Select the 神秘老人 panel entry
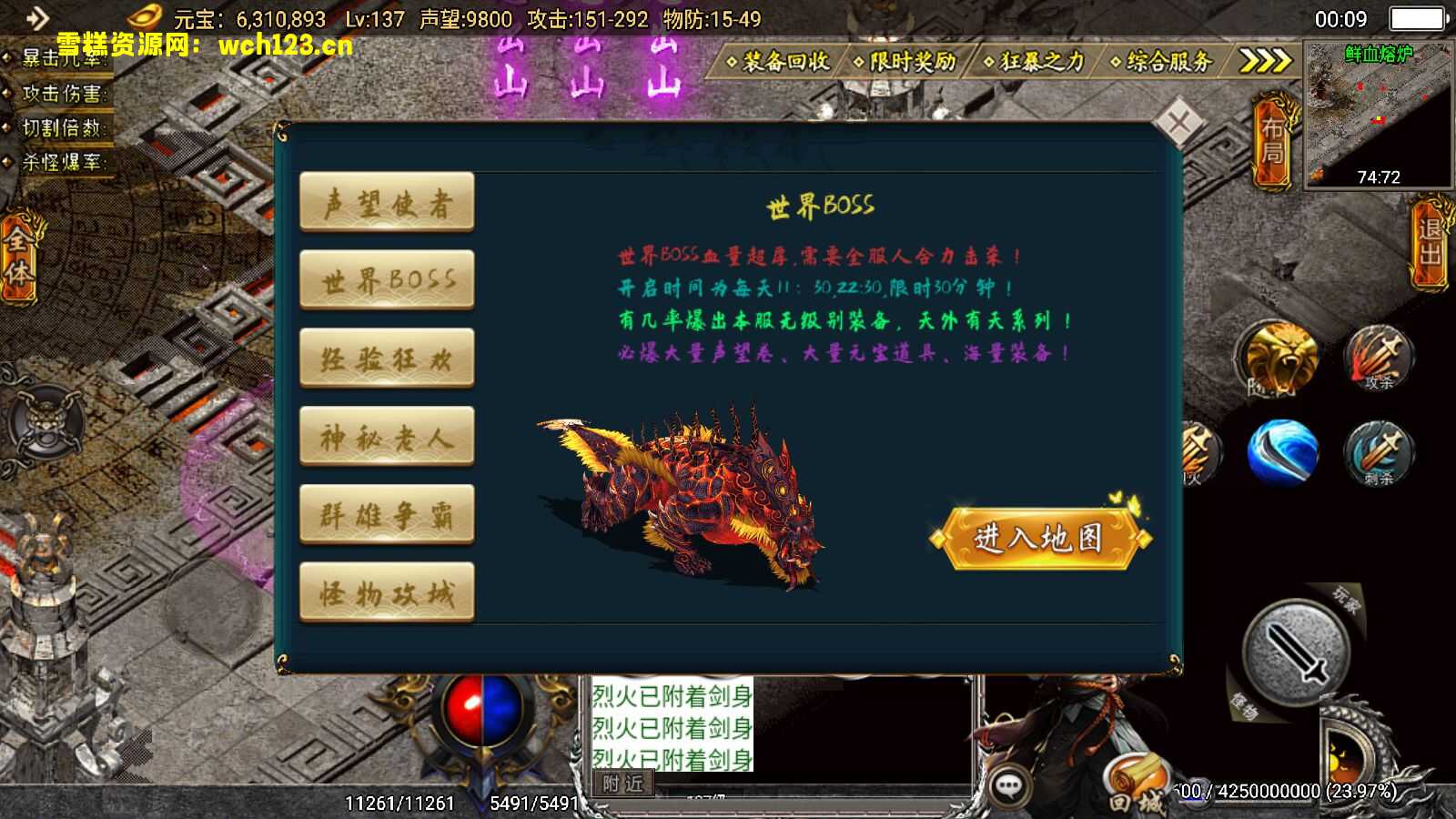 386,434
